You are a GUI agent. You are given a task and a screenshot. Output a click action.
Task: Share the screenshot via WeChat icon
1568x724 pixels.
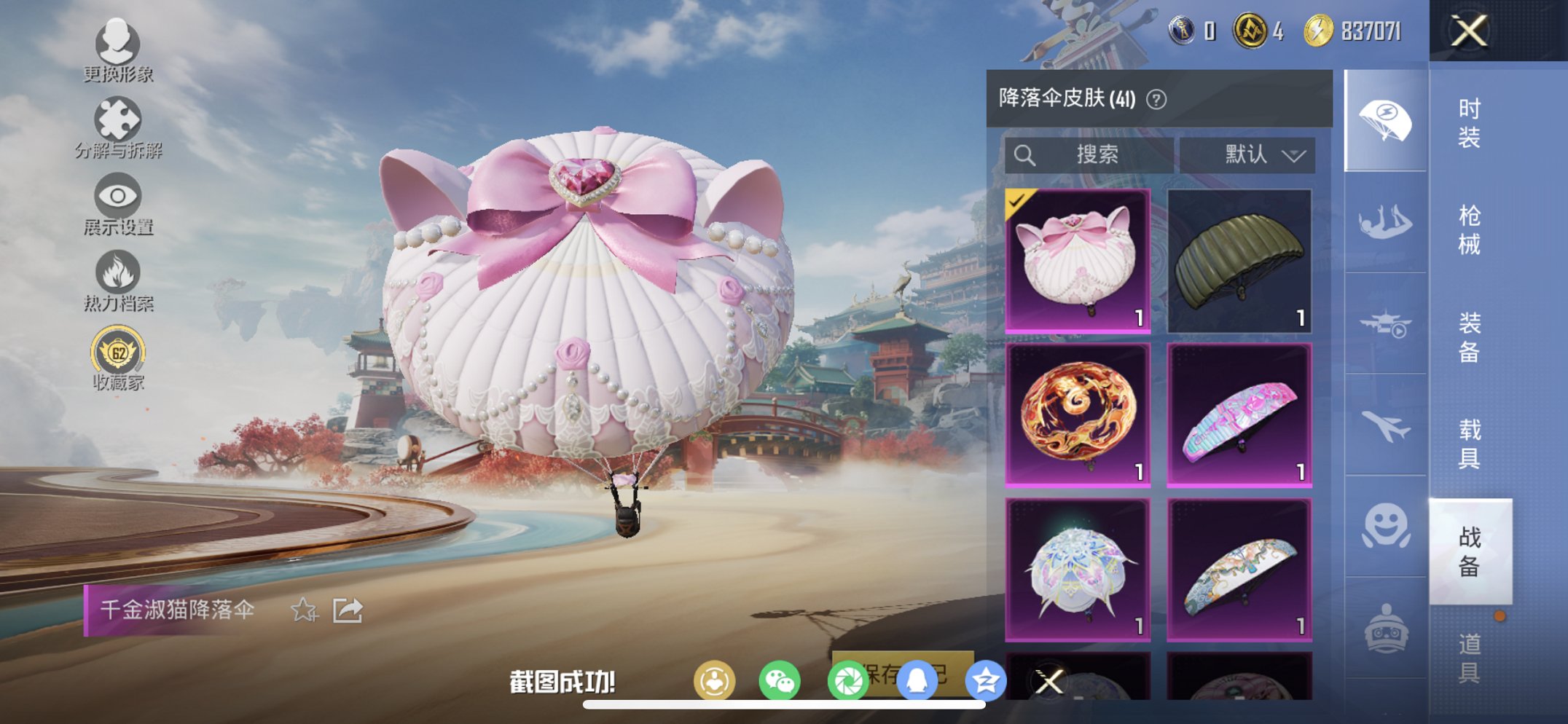click(779, 680)
